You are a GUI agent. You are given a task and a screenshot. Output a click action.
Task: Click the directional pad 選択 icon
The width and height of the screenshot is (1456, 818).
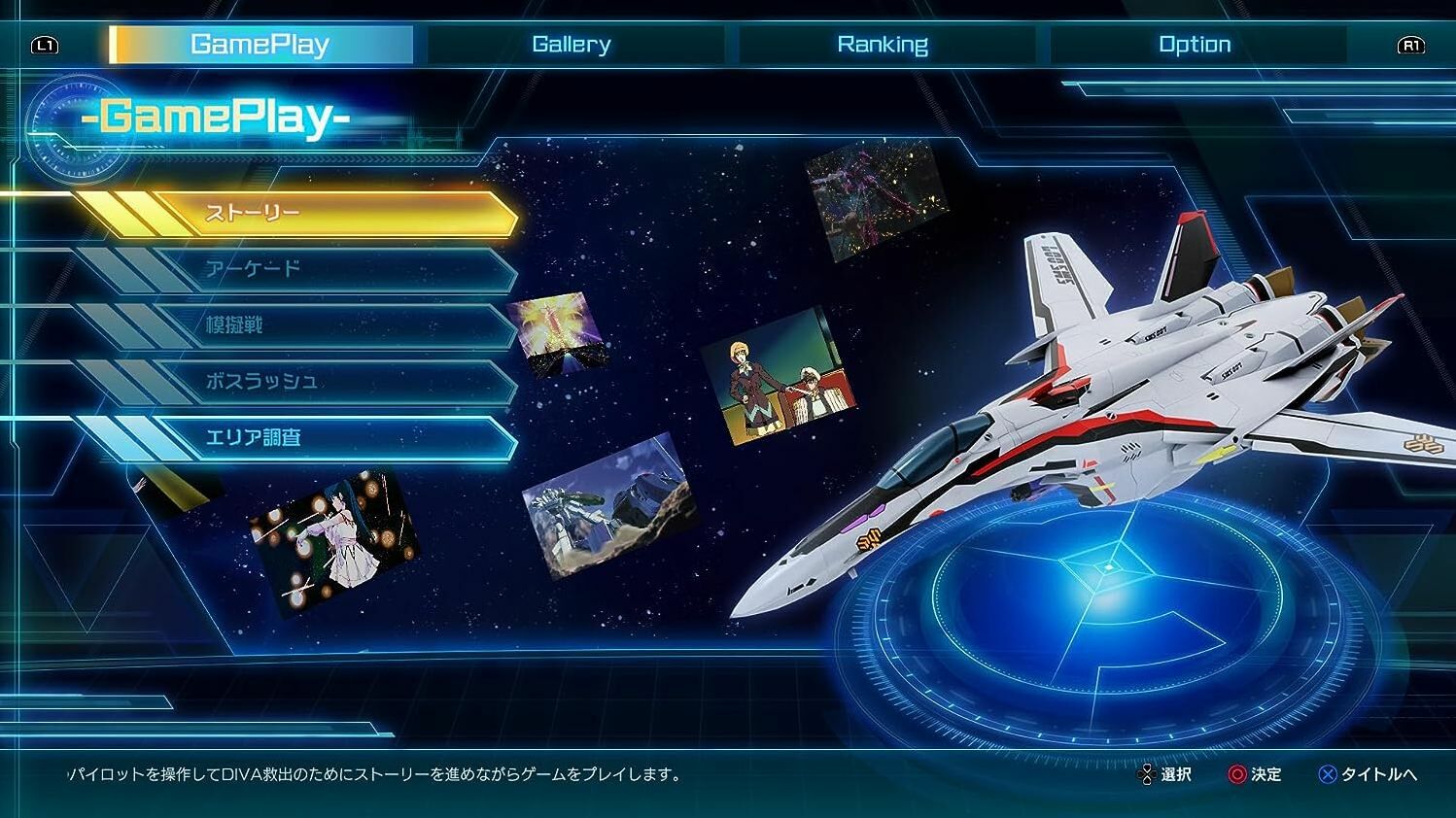[1148, 774]
